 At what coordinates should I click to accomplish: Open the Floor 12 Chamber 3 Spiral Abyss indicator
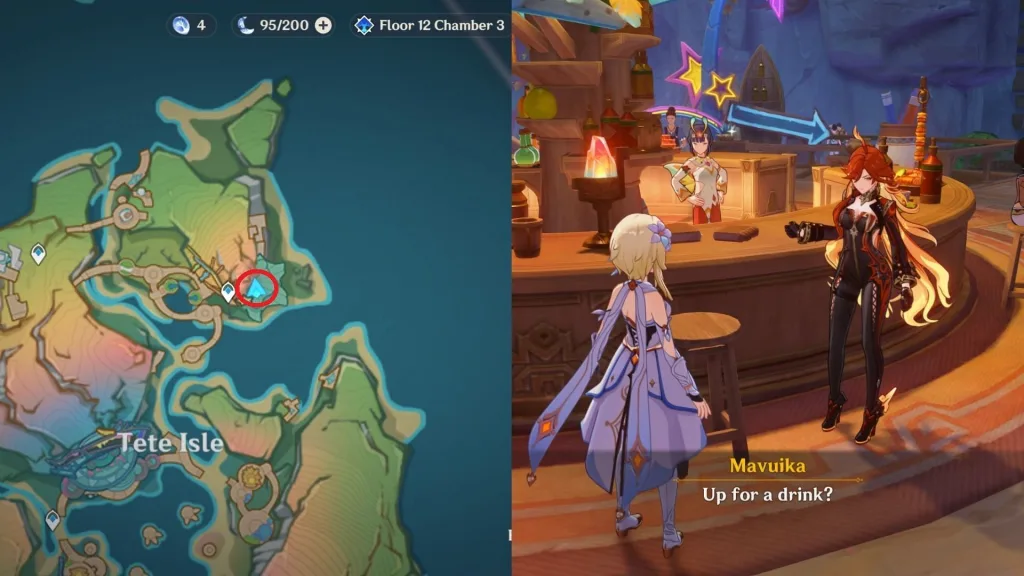tap(430, 25)
